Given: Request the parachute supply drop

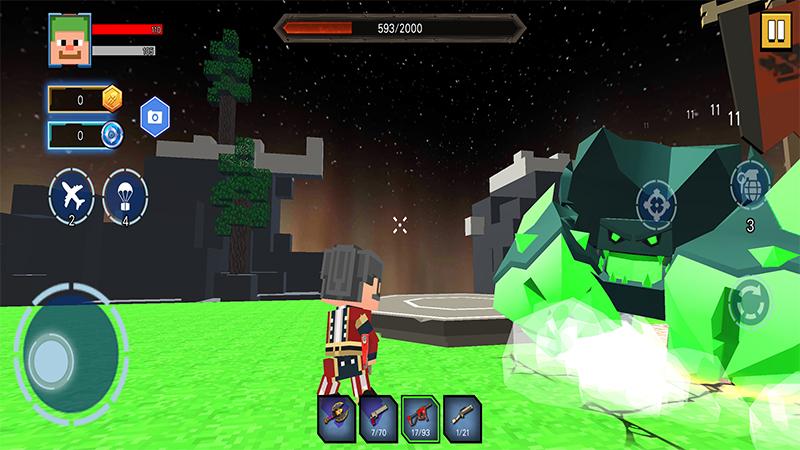Looking at the screenshot, I should (x=125, y=196).
